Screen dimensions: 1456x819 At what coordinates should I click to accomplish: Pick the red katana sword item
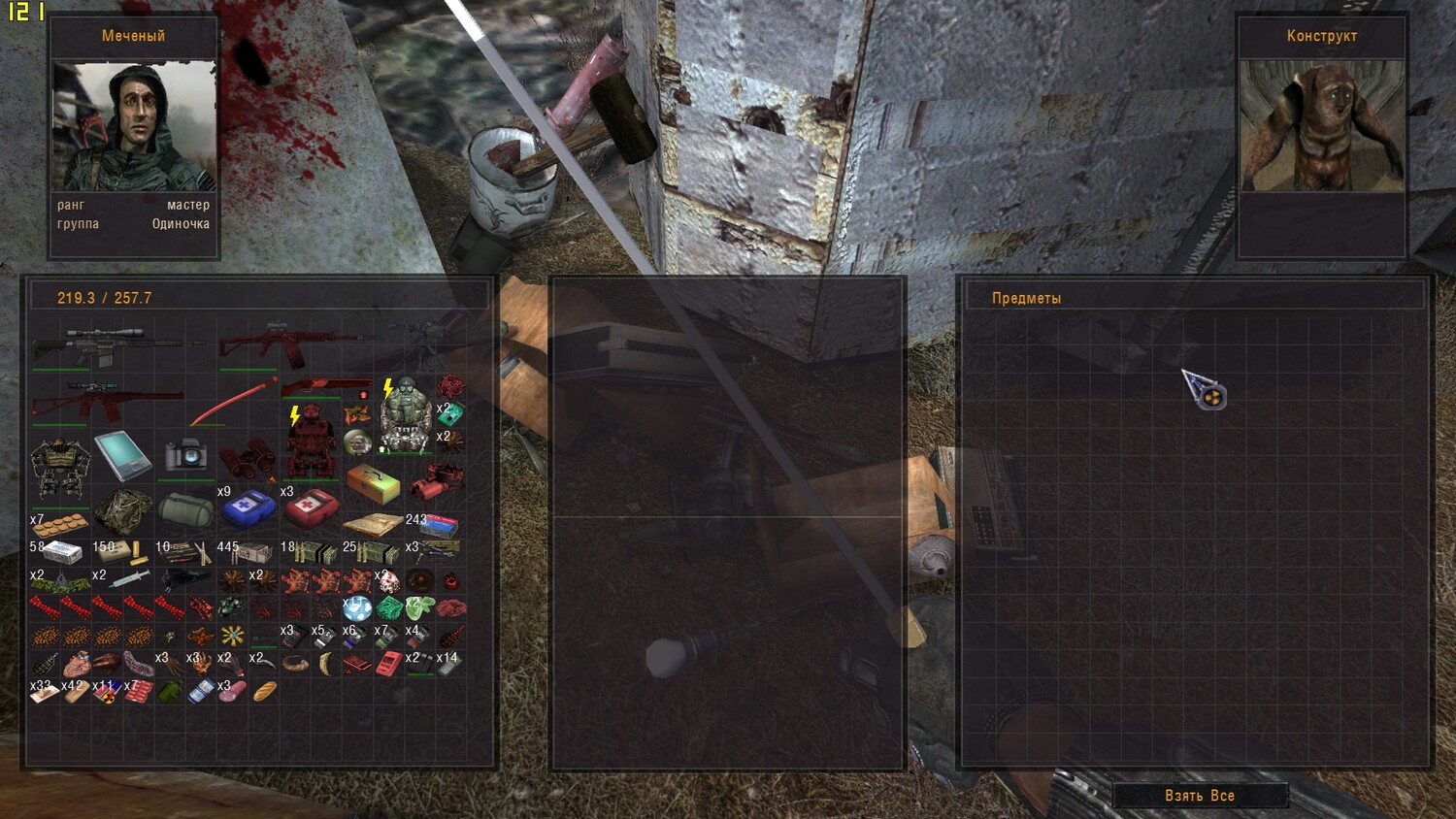tap(233, 403)
